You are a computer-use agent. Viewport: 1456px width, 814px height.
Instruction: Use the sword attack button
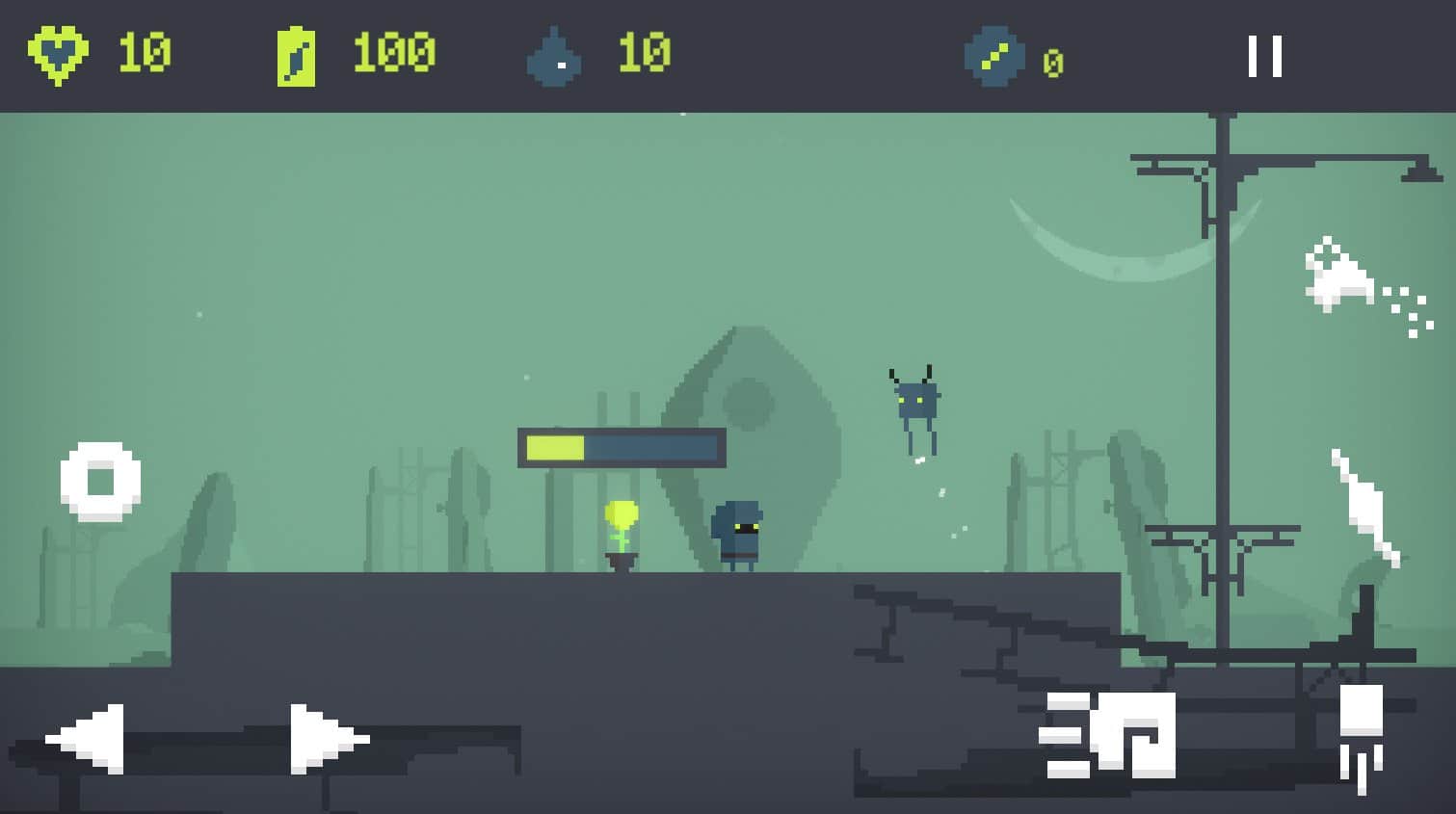[1364, 506]
